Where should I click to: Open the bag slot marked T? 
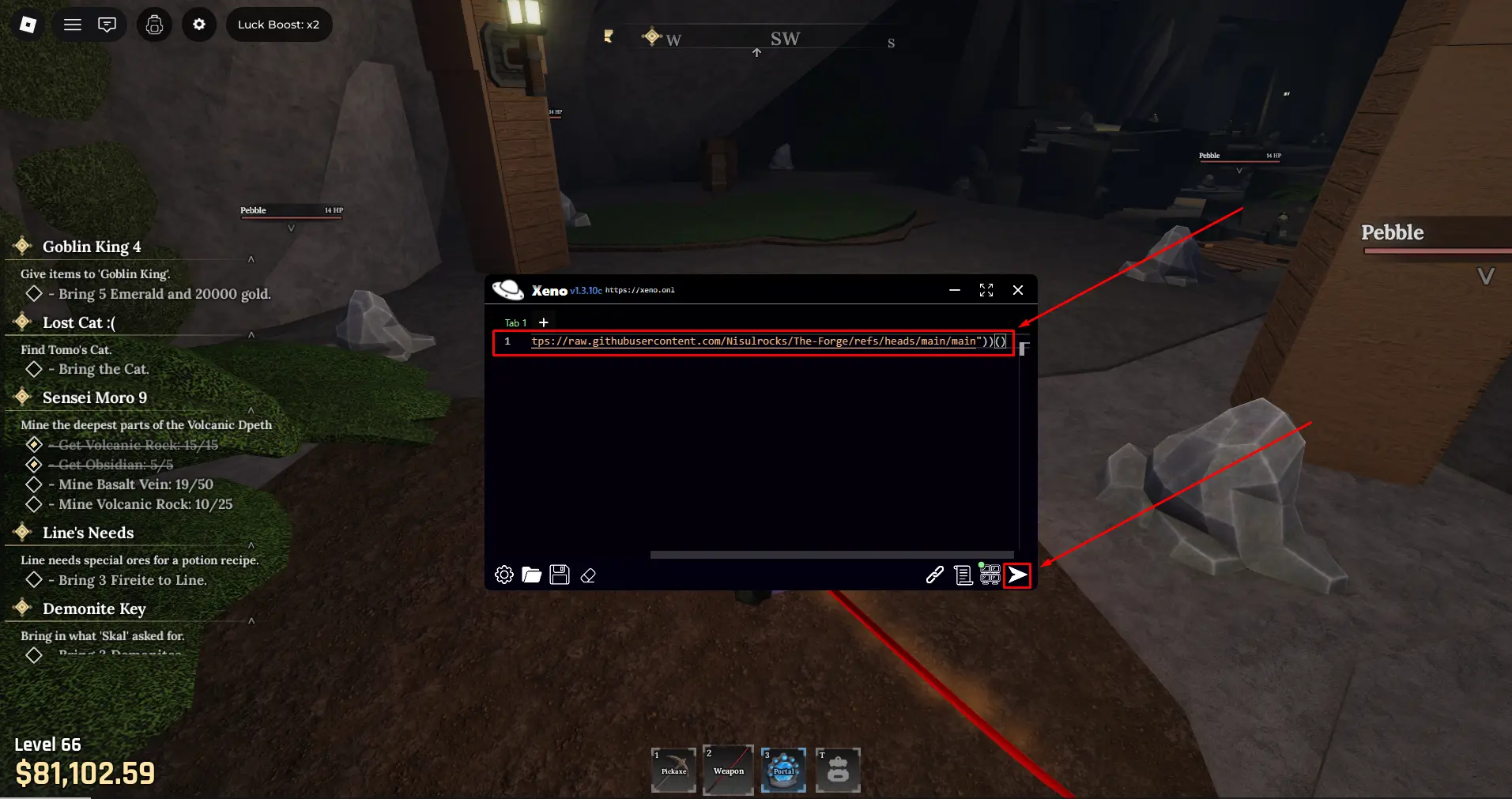(x=838, y=769)
